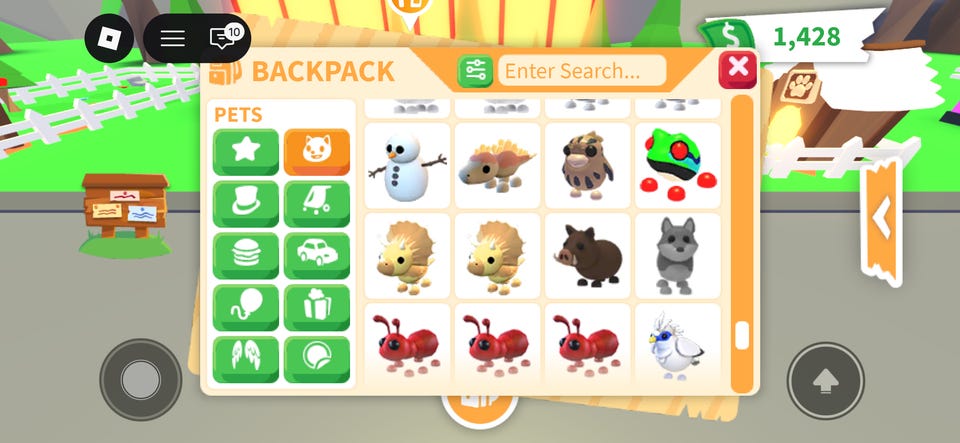Select the snowman pet
The width and height of the screenshot is (960, 443).
click(407, 166)
